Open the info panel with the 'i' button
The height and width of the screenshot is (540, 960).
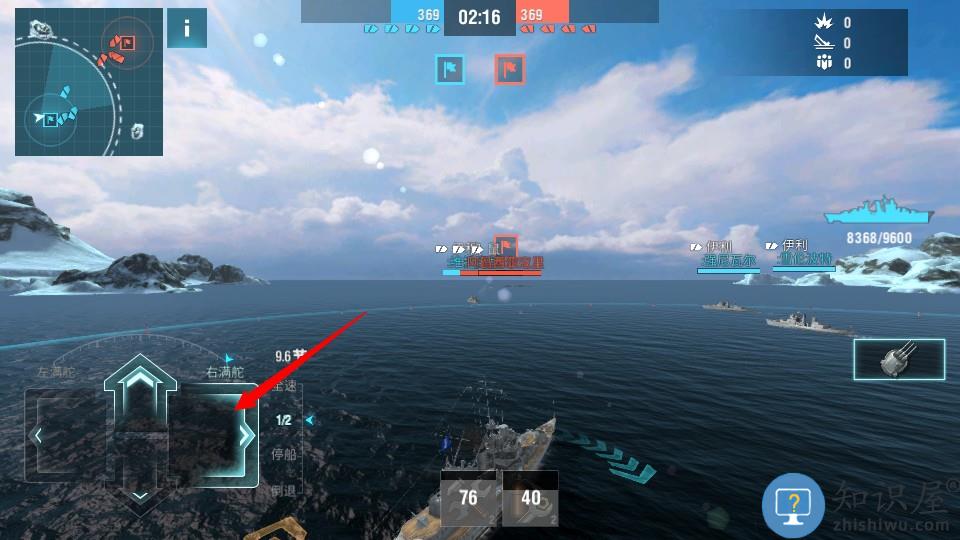pos(187,28)
